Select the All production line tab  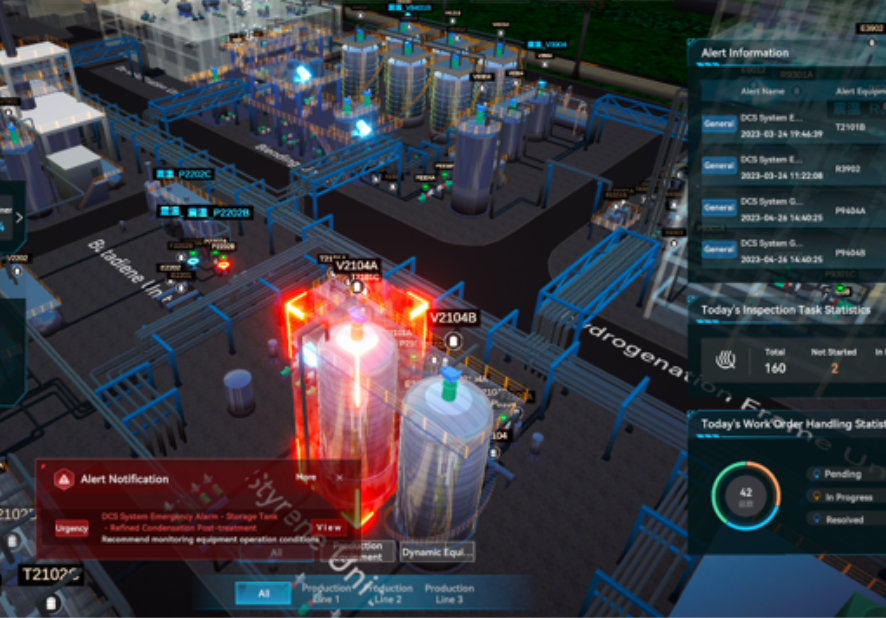[263, 593]
